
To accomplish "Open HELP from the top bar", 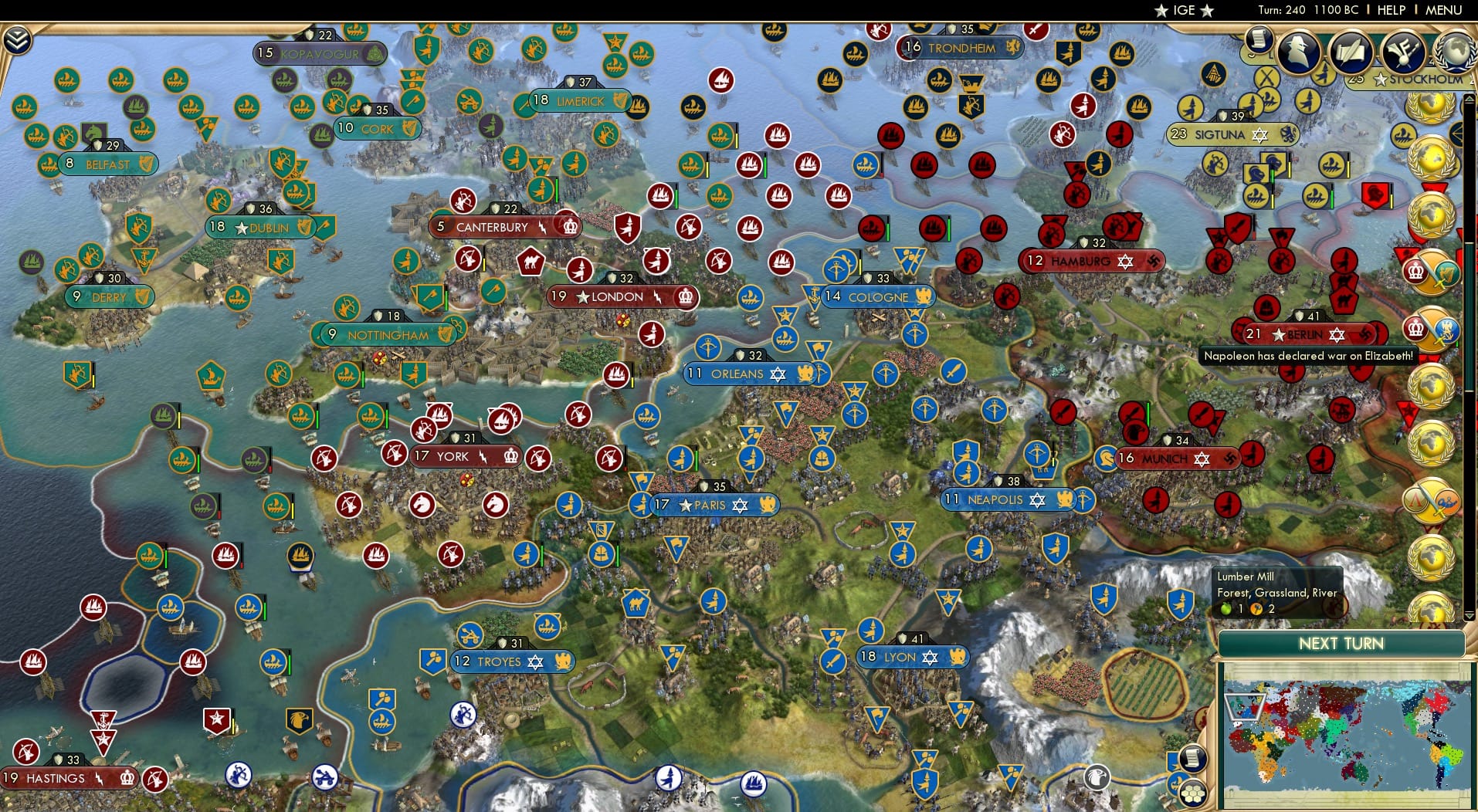I will click(1392, 10).
